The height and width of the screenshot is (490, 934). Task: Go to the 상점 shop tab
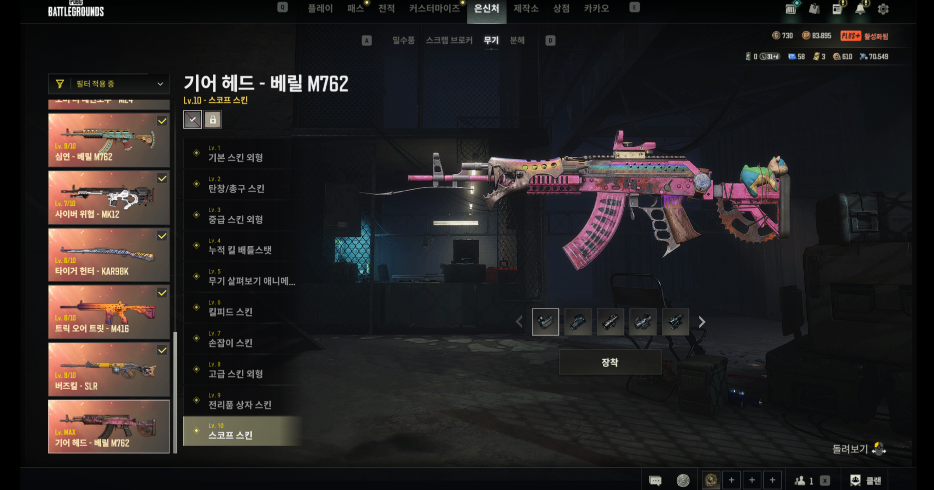561,8
